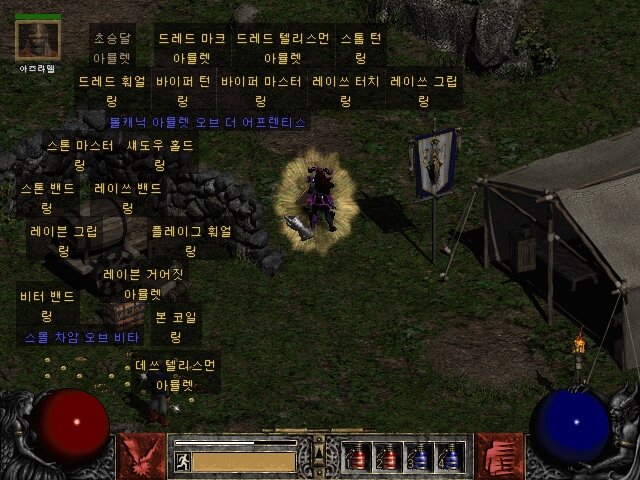This screenshot has width=640, height=480.
Task: Open the right-hand skill icon
Action: click(499, 455)
